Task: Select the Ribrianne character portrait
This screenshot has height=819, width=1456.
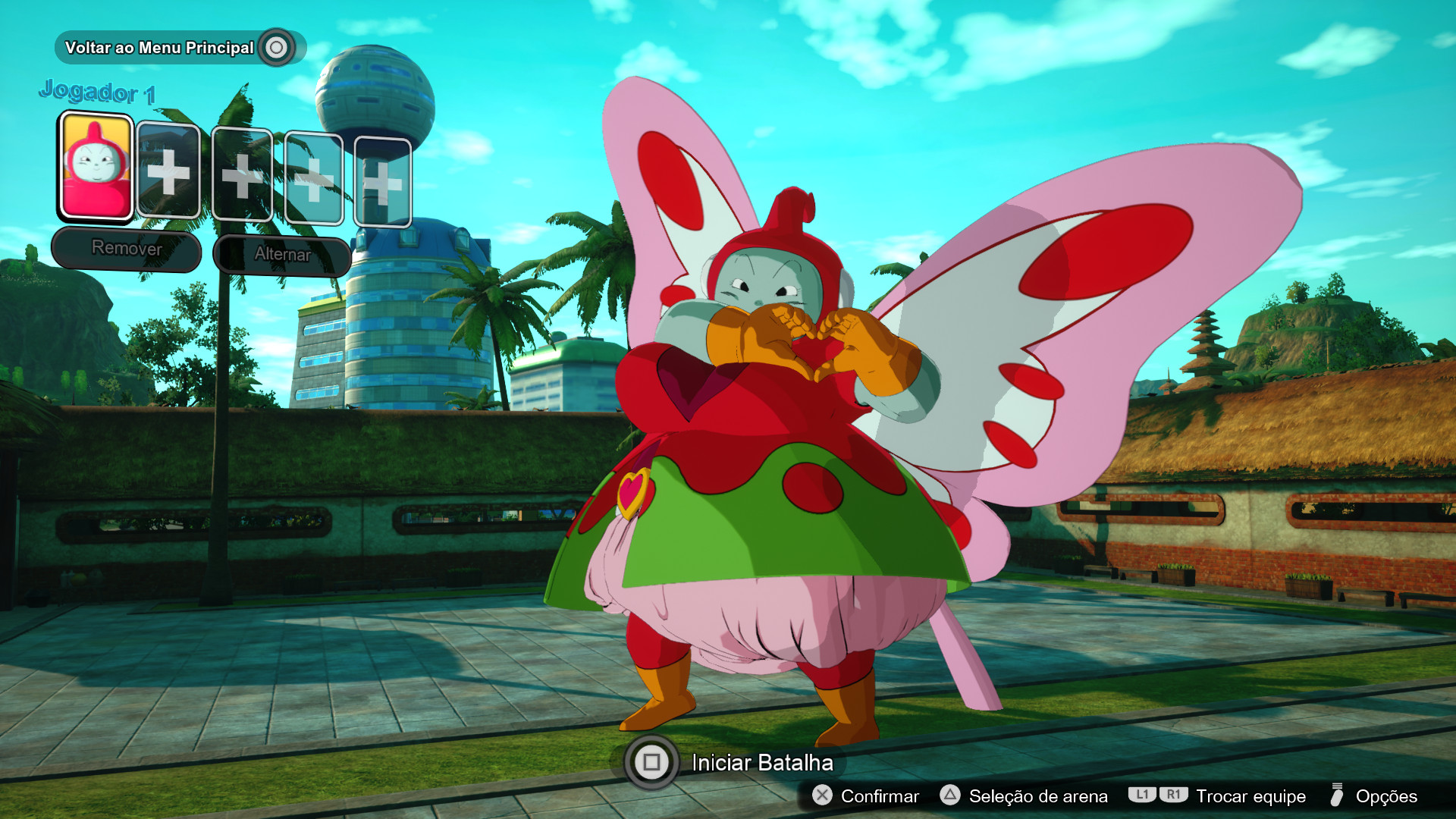Action: click(94, 167)
